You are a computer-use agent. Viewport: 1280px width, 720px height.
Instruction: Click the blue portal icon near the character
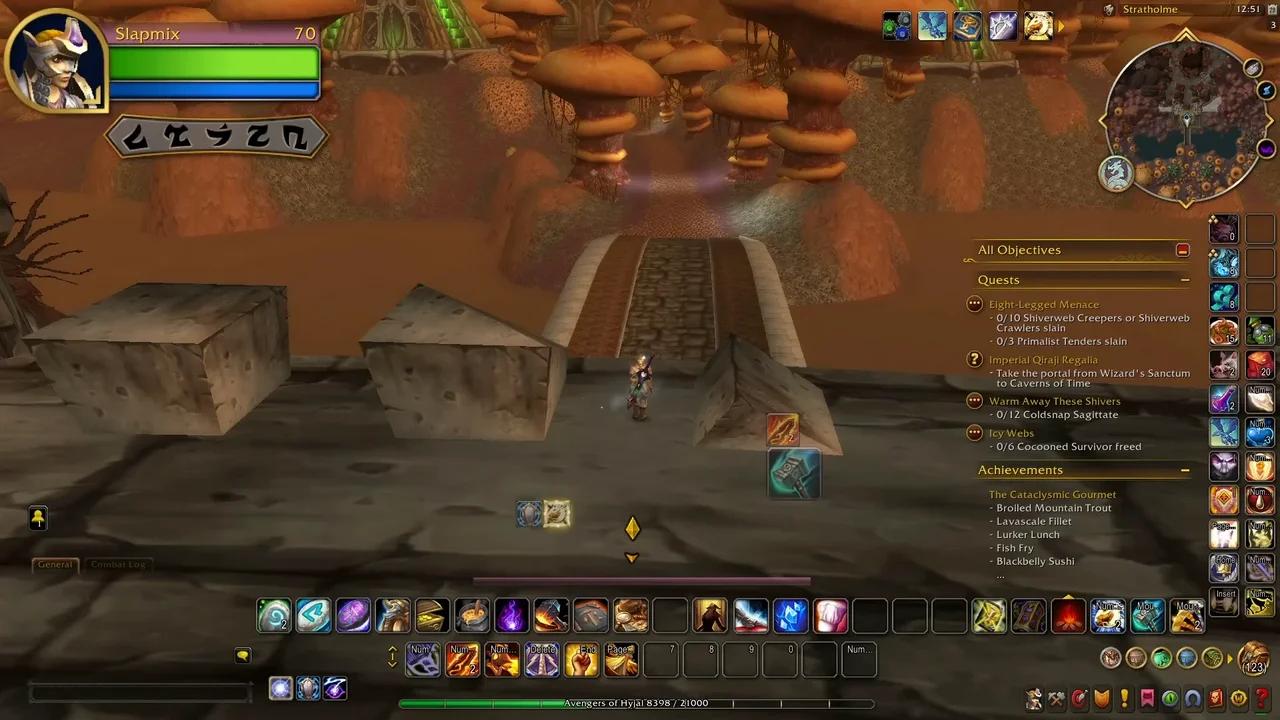tap(529, 513)
